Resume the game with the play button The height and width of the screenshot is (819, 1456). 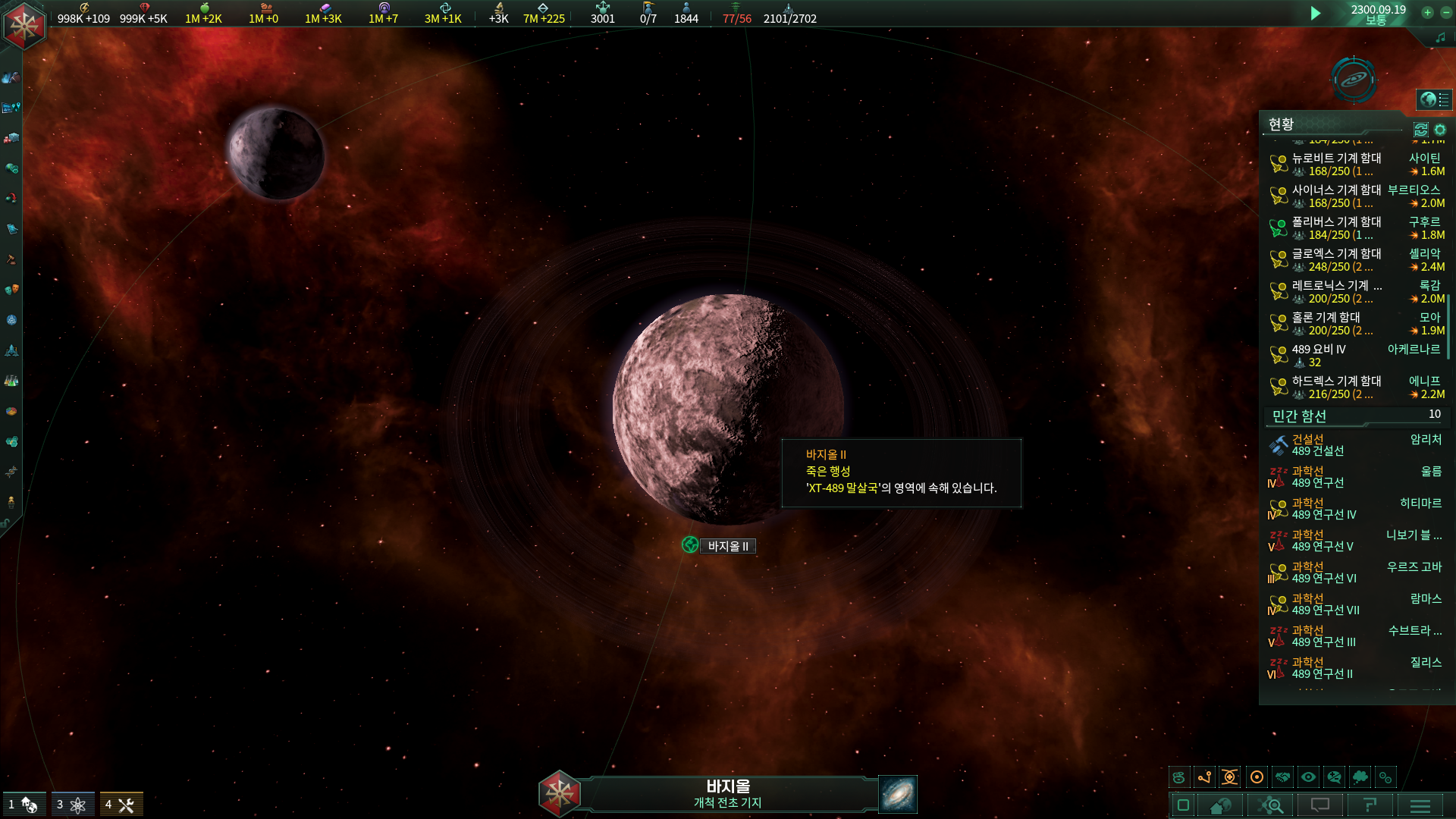[x=1316, y=13]
